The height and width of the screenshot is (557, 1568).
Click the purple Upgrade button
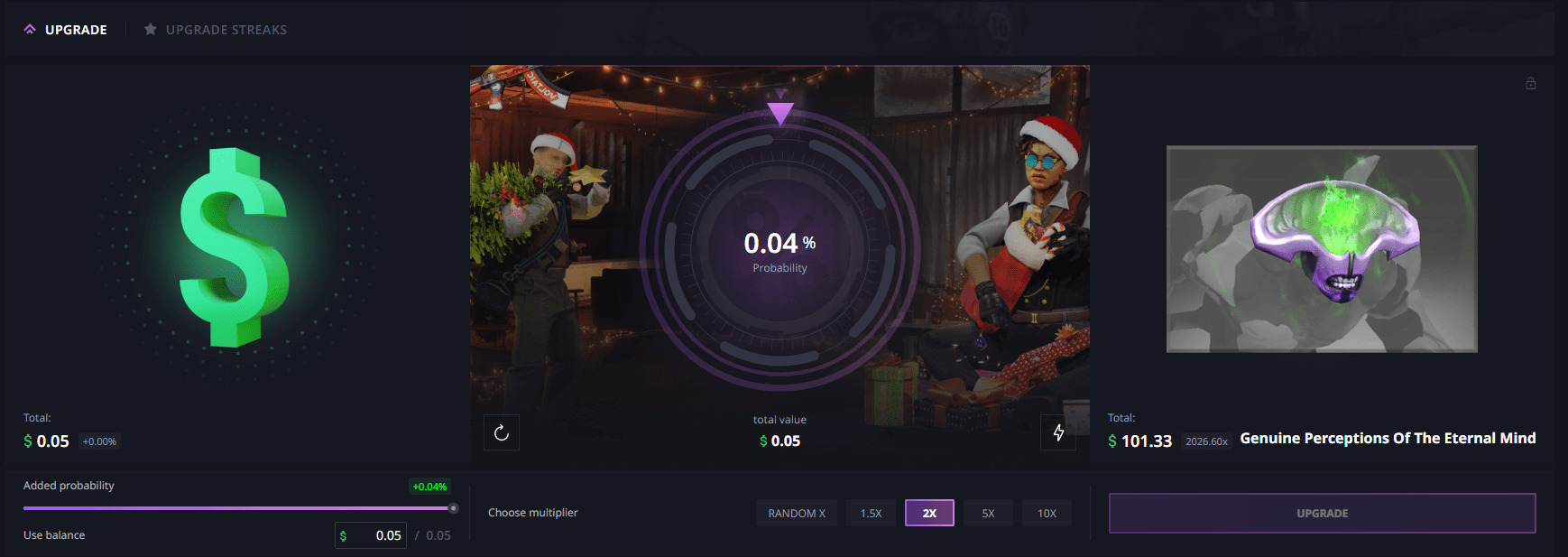pyautogui.click(x=1322, y=513)
